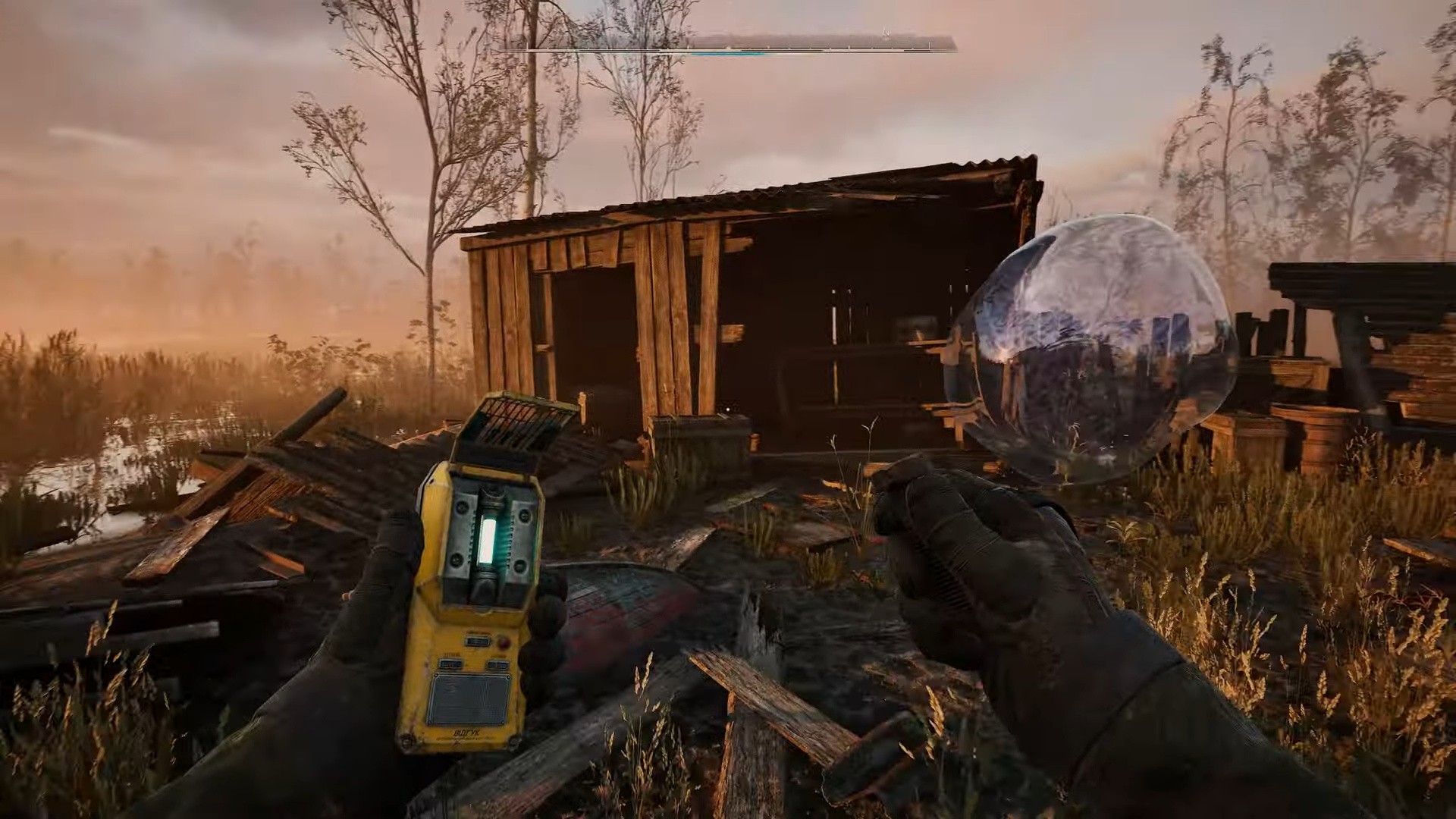The image size is (1456, 819).
Task: Click the small center dial on the detector faceplate
Action: 478,641
